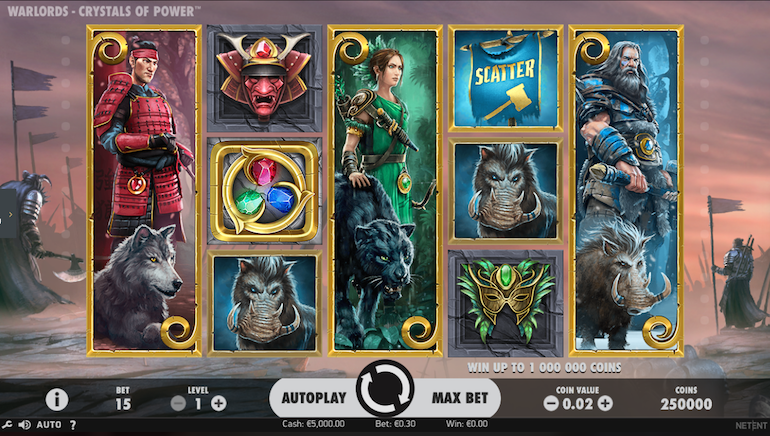This screenshot has height=436, width=770.
Task: Open game settings via the wrench icon
Action: [8, 425]
